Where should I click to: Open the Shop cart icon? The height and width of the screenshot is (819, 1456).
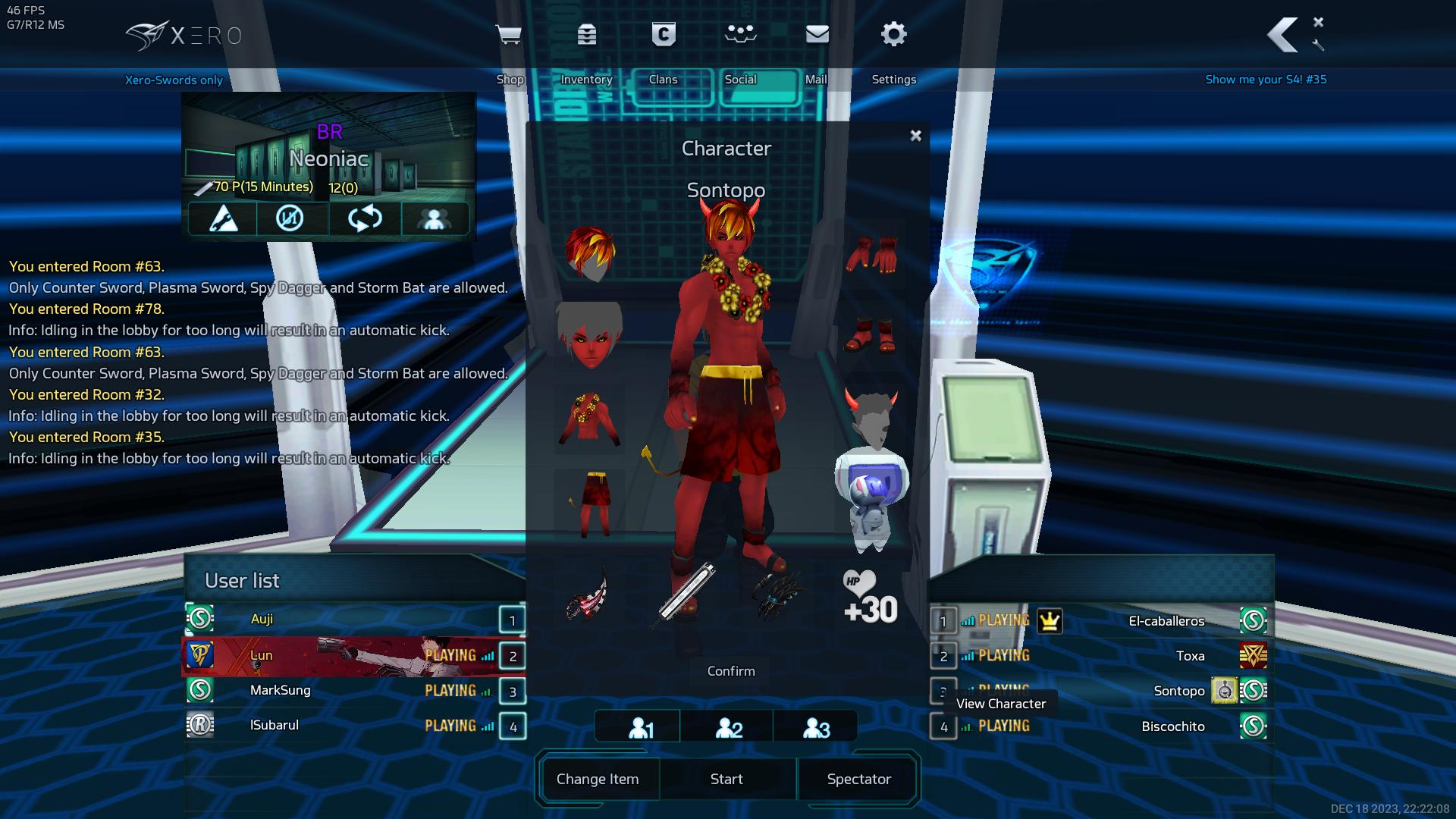tap(508, 35)
